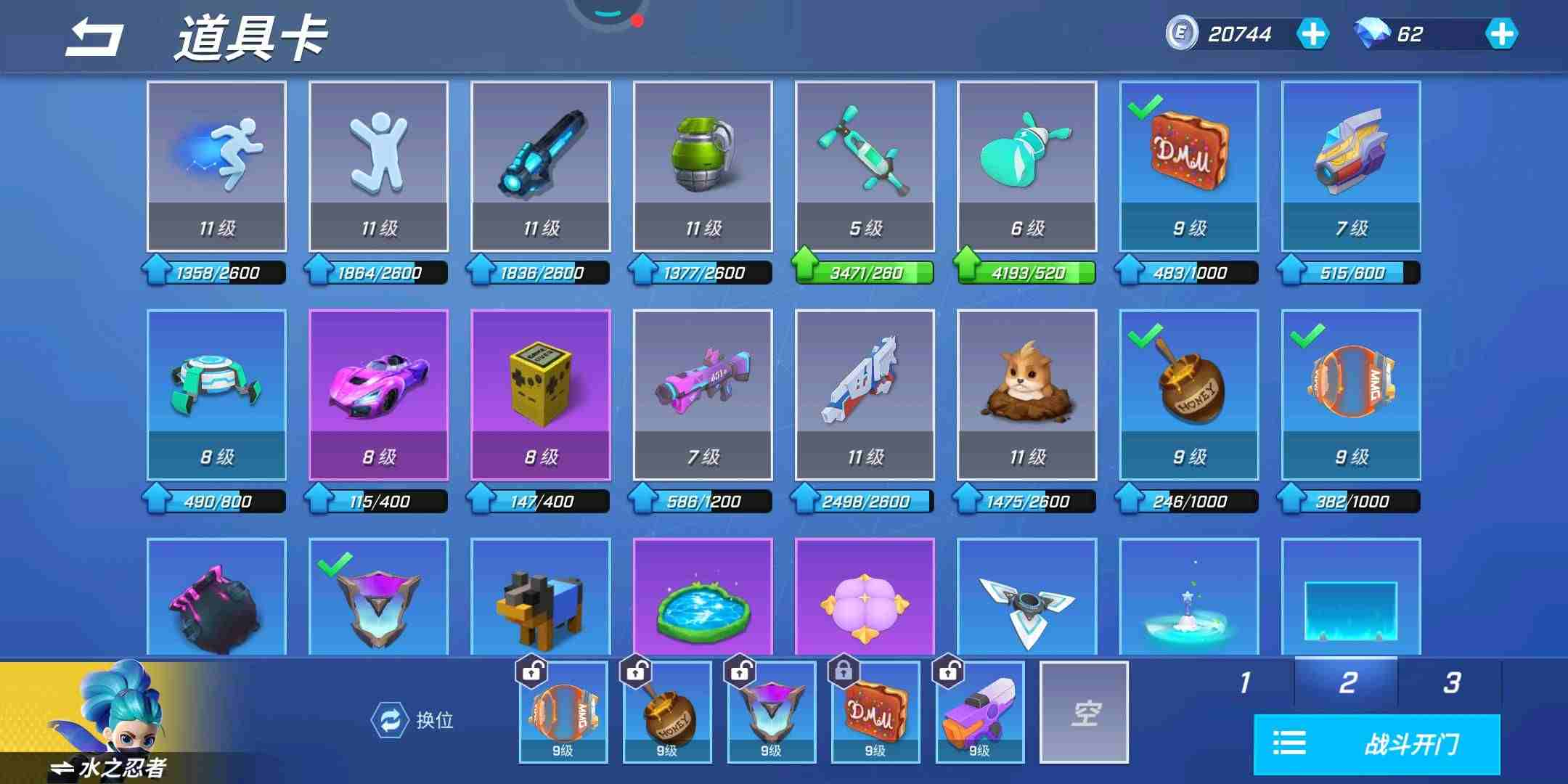Choose the yellow game console box card

(x=541, y=394)
